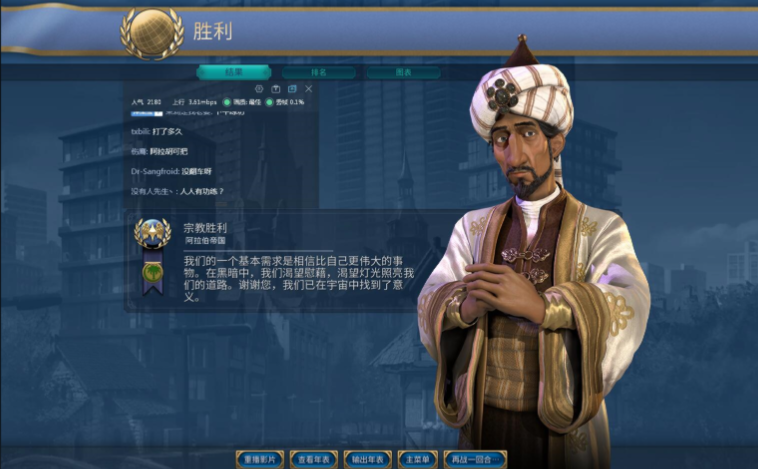Show the 图表 (Graphs) tab
The image size is (758, 469).
[x=402, y=73]
